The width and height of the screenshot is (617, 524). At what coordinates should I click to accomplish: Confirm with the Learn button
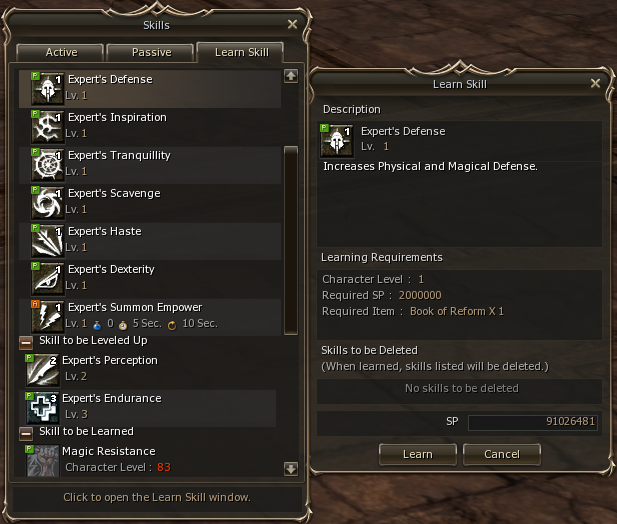(417, 454)
